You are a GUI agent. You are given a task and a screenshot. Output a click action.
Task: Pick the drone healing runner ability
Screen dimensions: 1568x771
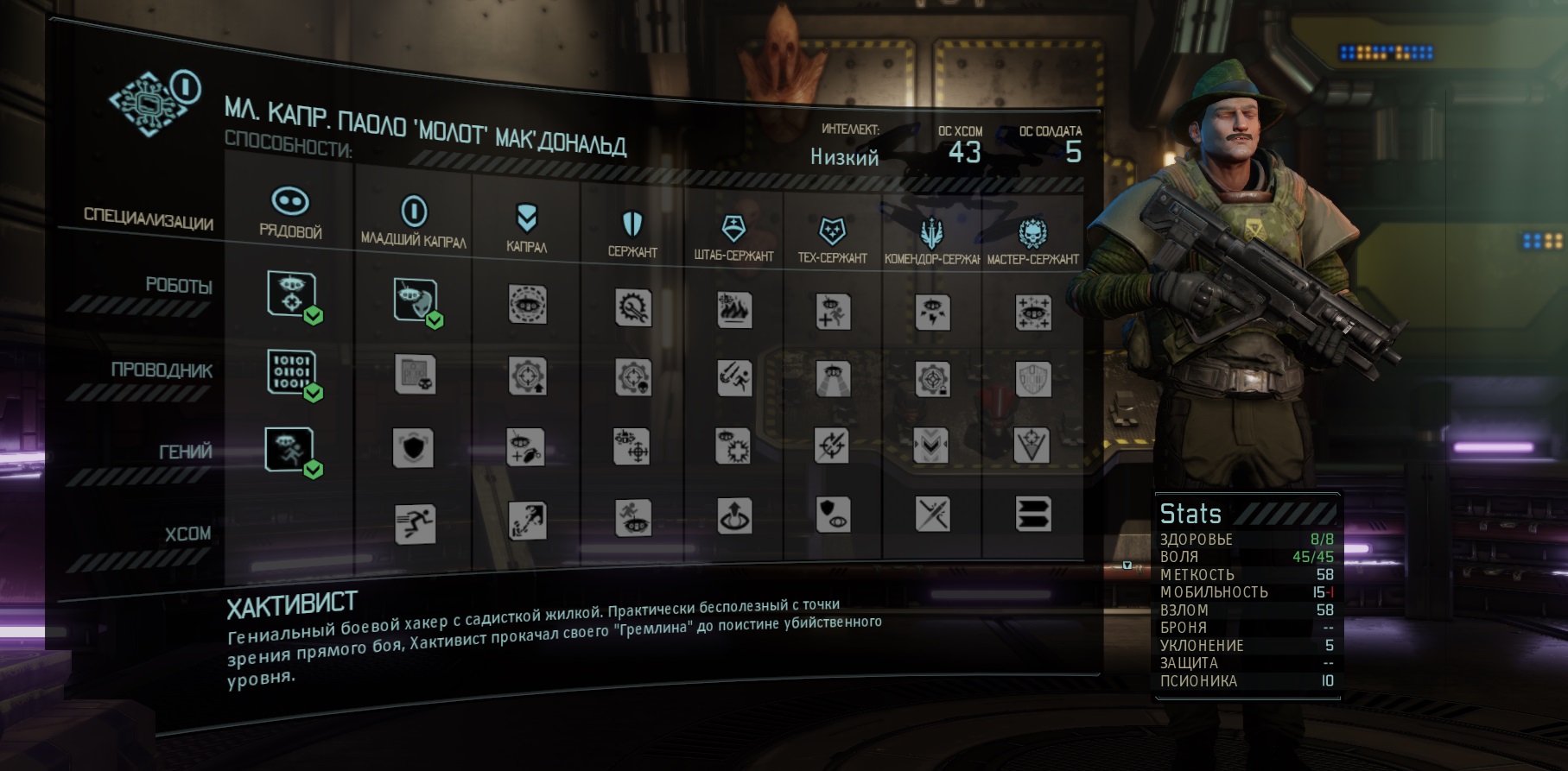tap(833, 311)
